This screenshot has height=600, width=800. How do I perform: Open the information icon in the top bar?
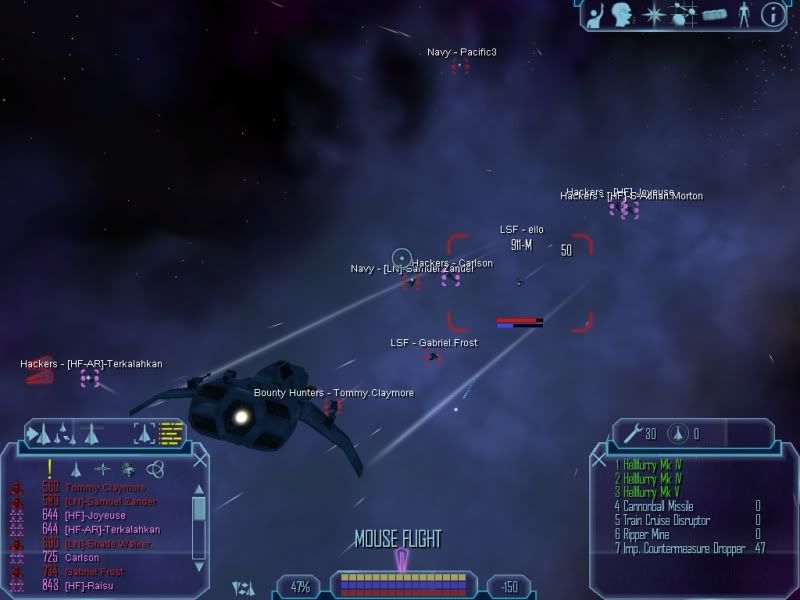tap(771, 14)
